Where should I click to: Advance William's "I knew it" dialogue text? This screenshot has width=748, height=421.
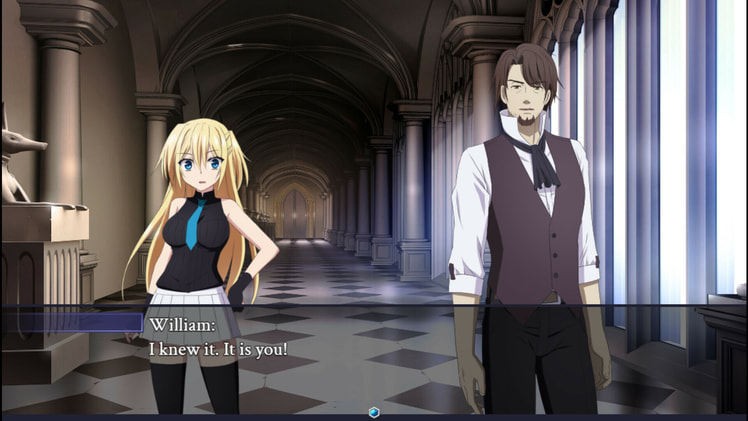pyautogui.click(x=218, y=350)
